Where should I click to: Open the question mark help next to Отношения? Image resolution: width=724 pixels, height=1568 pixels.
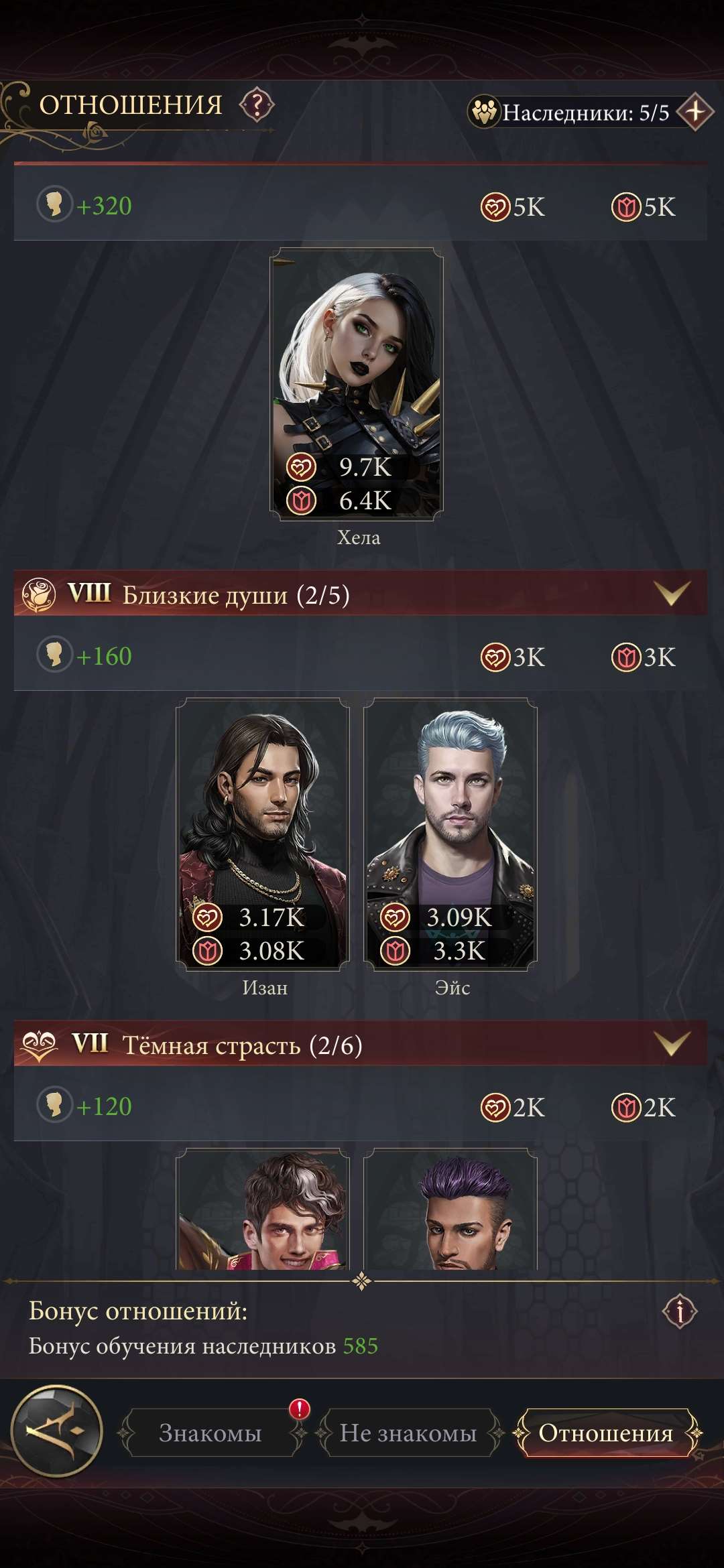[257, 105]
